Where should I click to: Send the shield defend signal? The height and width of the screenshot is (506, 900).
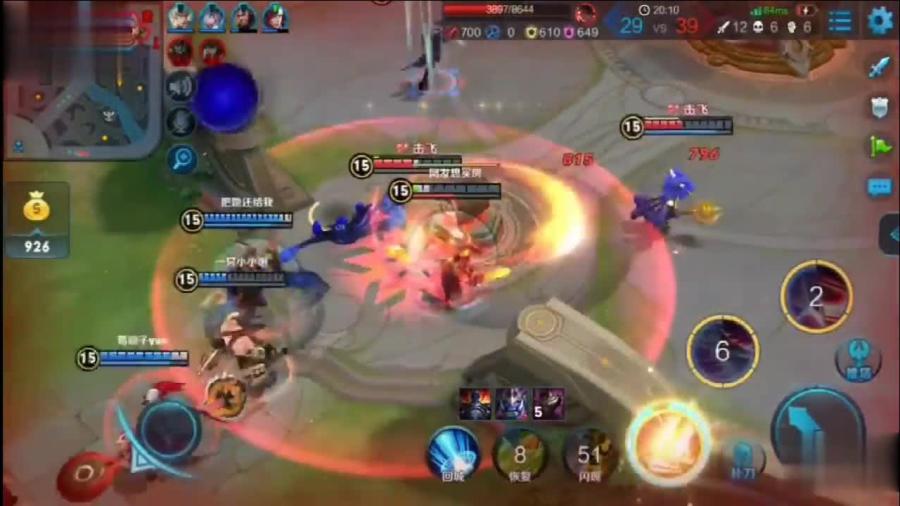[x=879, y=107]
